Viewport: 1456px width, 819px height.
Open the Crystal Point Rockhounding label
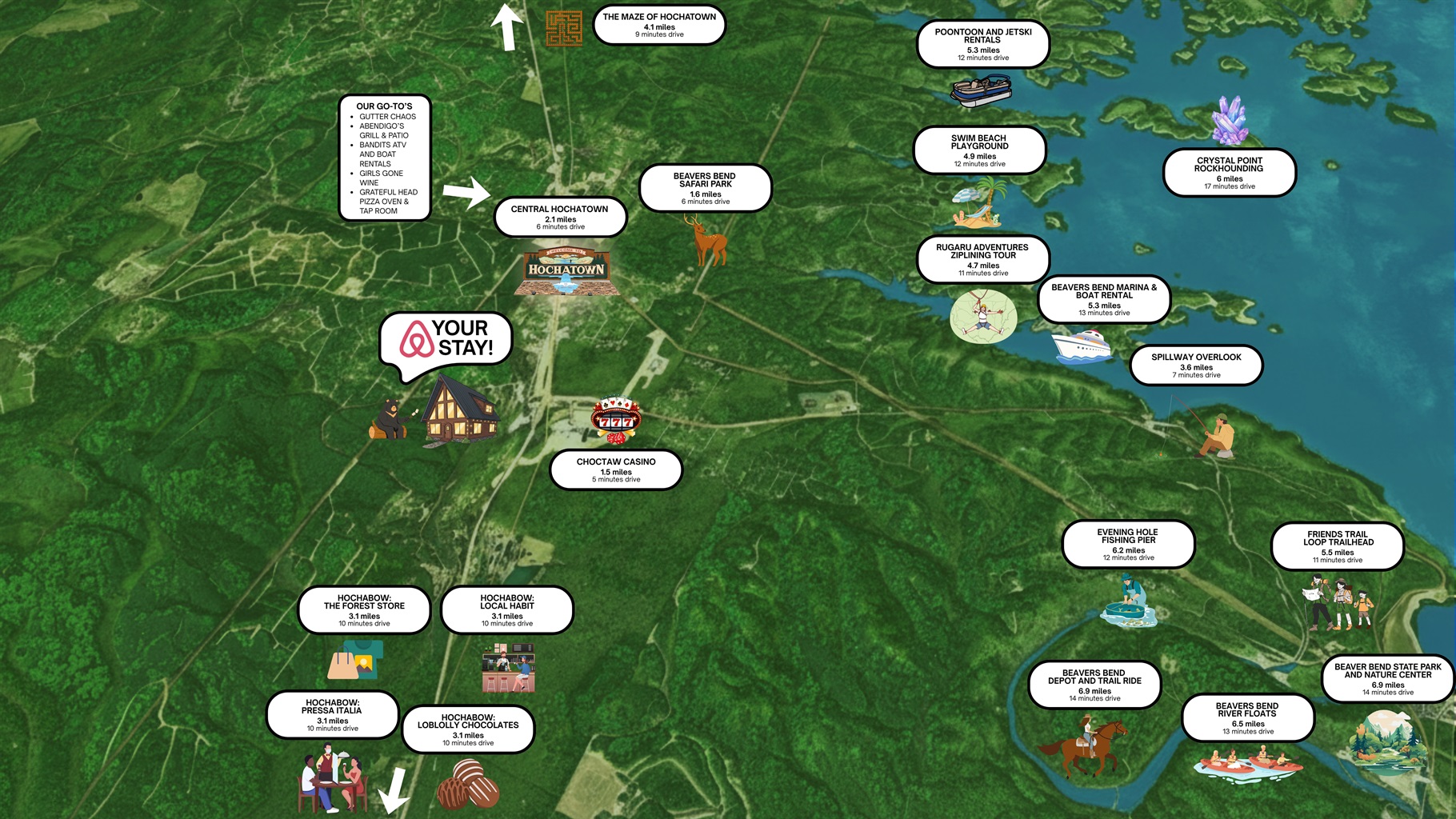point(1229,173)
